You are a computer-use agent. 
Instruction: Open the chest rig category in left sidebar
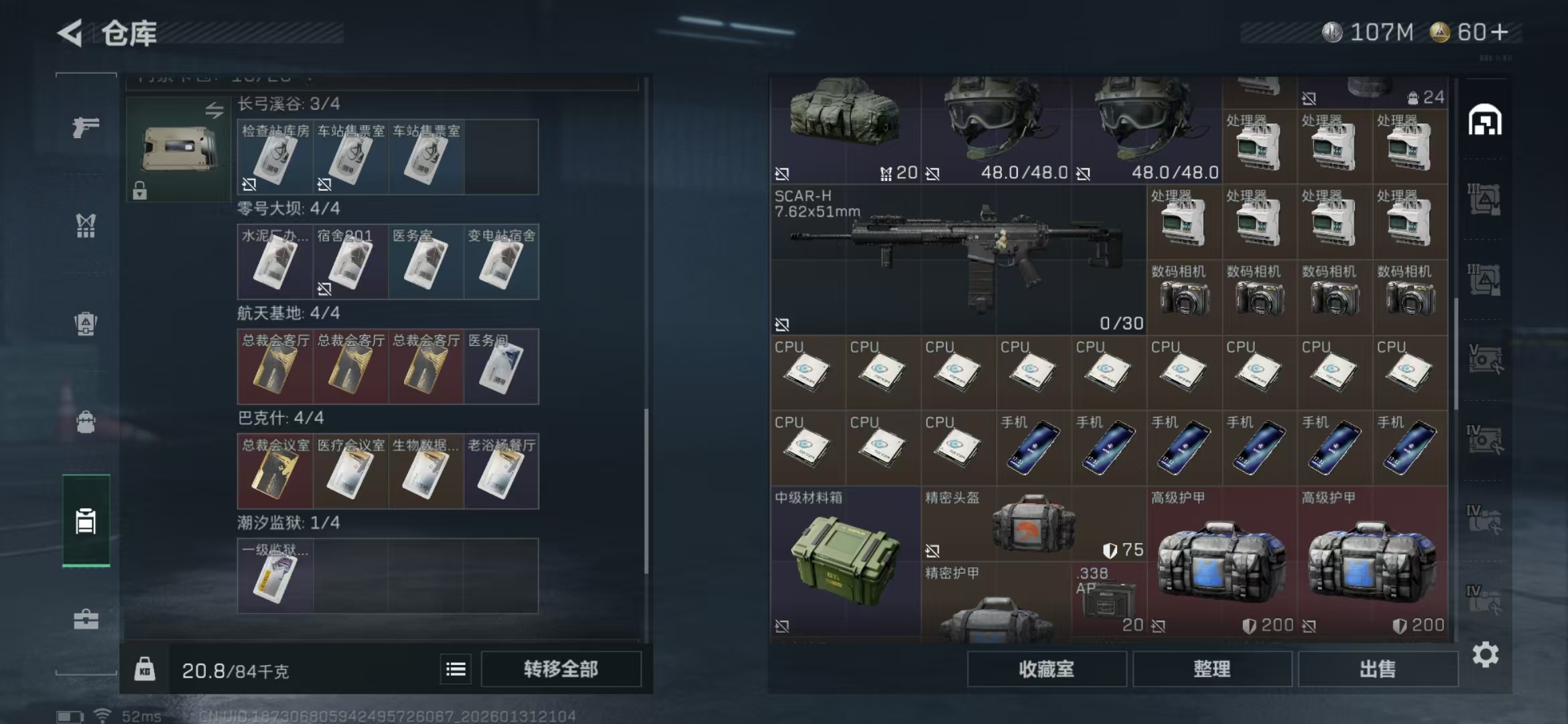pos(85,226)
